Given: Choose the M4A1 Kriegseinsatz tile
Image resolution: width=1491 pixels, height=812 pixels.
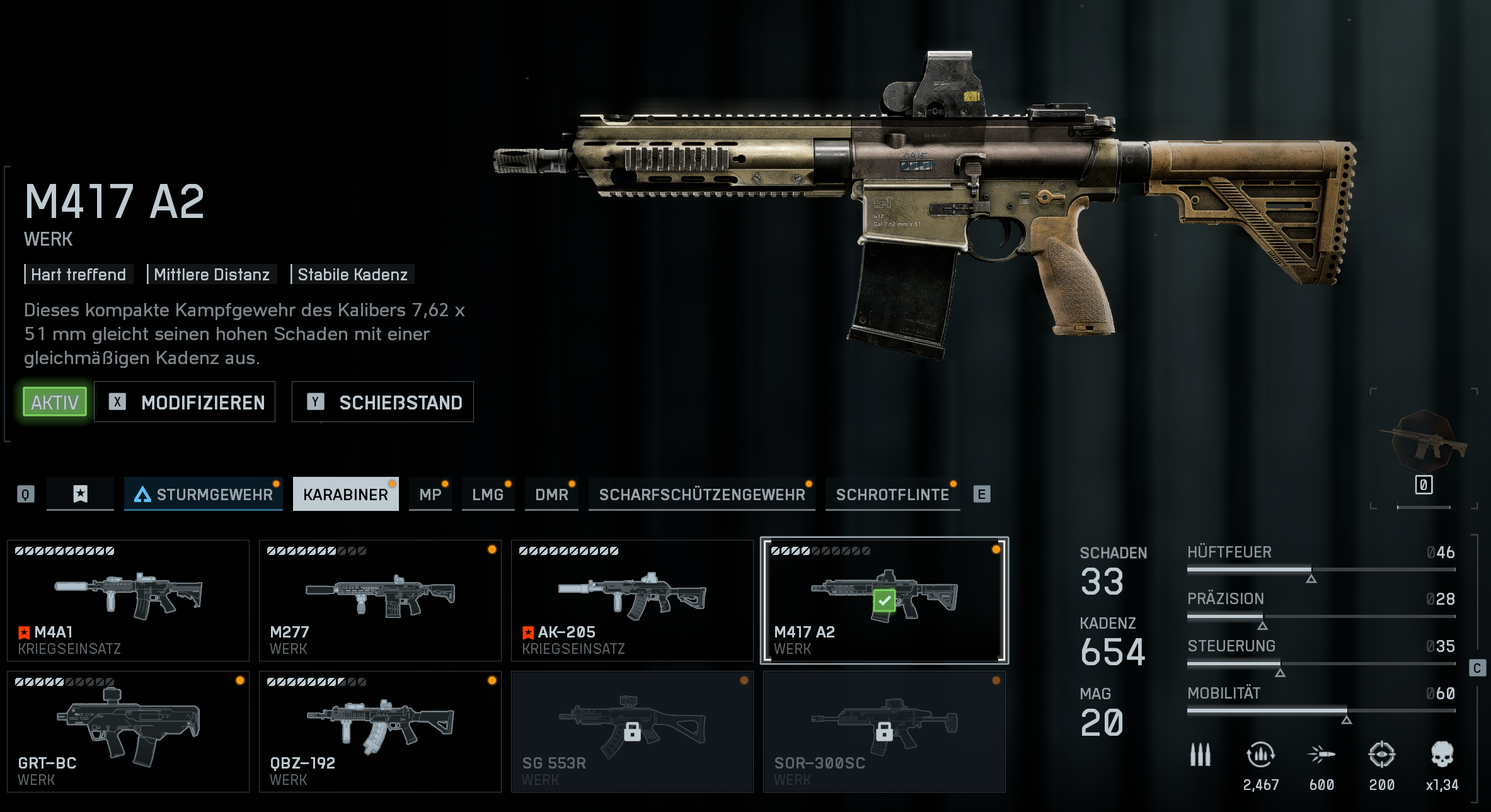Looking at the screenshot, I should pyautogui.click(x=128, y=600).
